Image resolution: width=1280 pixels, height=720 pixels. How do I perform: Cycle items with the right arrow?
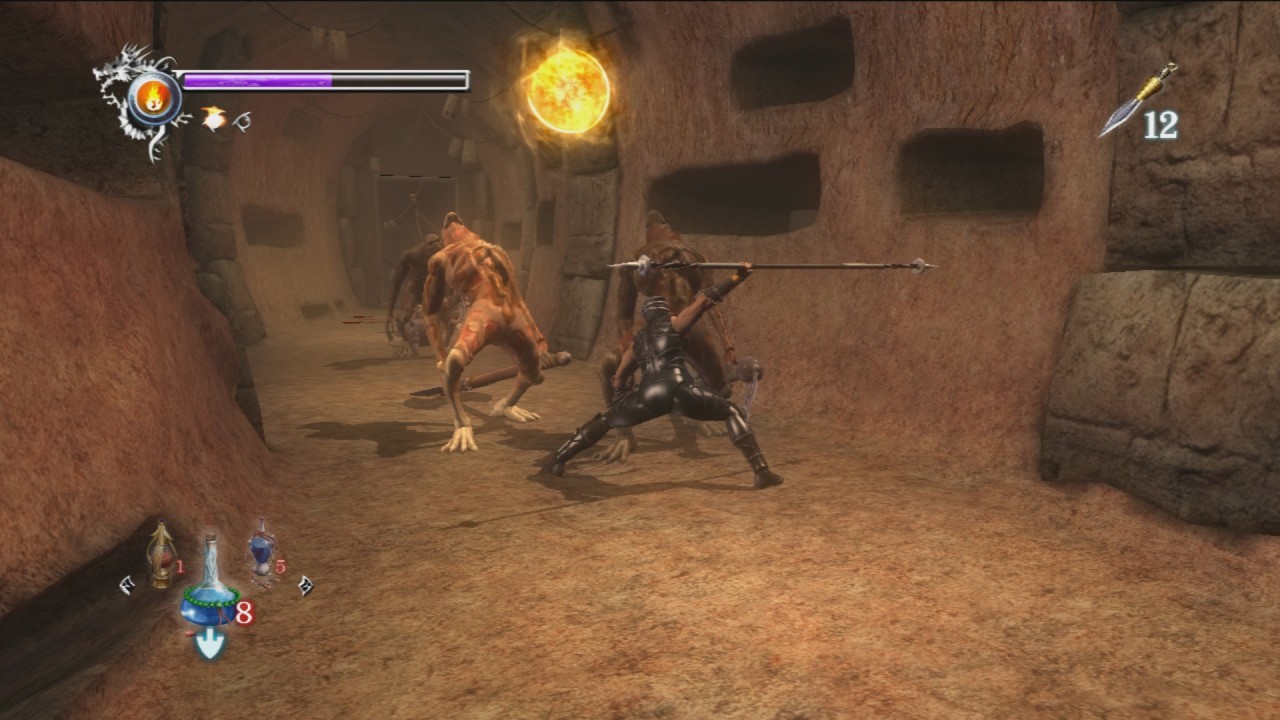305,586
